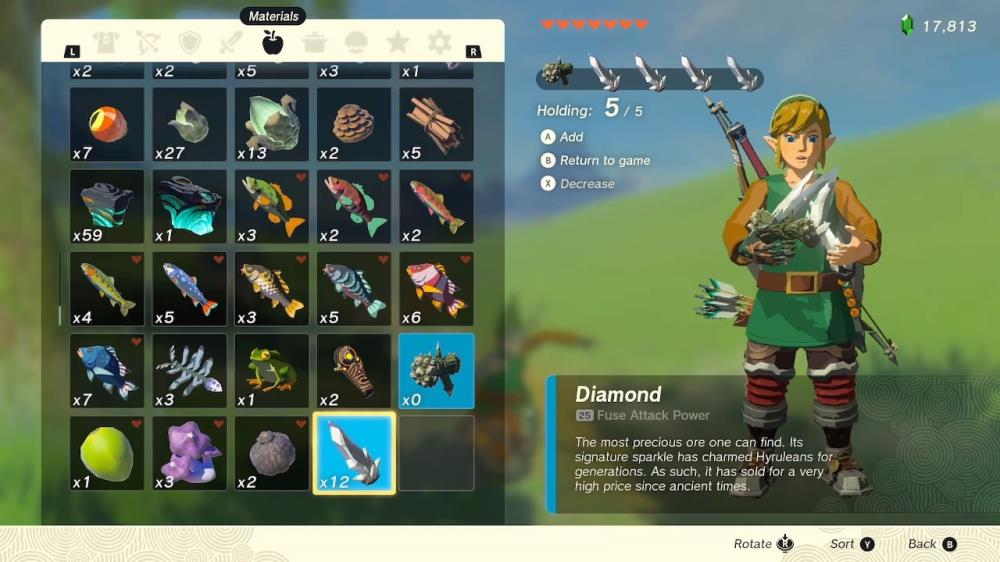
Task: Switch to the armor shirt tab
Action: tap(105, 42)
